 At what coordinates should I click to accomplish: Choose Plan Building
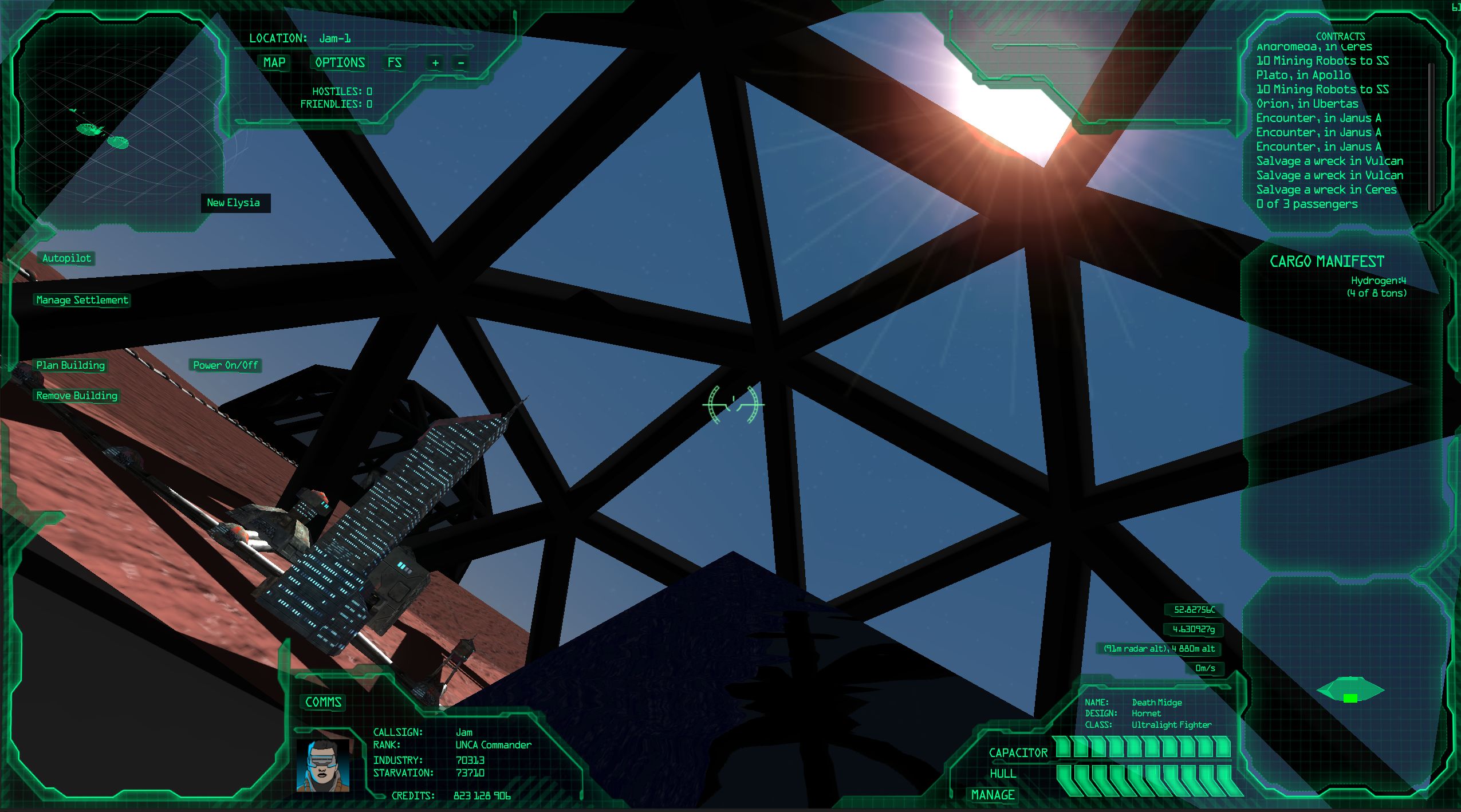(x=70, y=365)
